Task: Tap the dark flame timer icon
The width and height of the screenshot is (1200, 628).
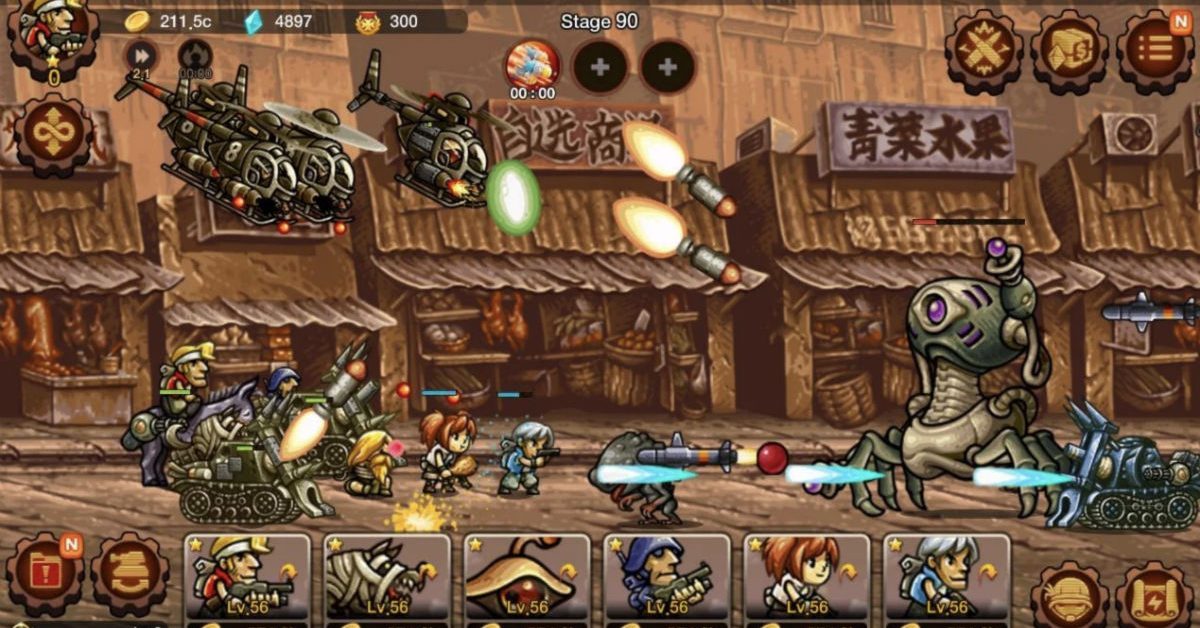Action: [195, 55]
